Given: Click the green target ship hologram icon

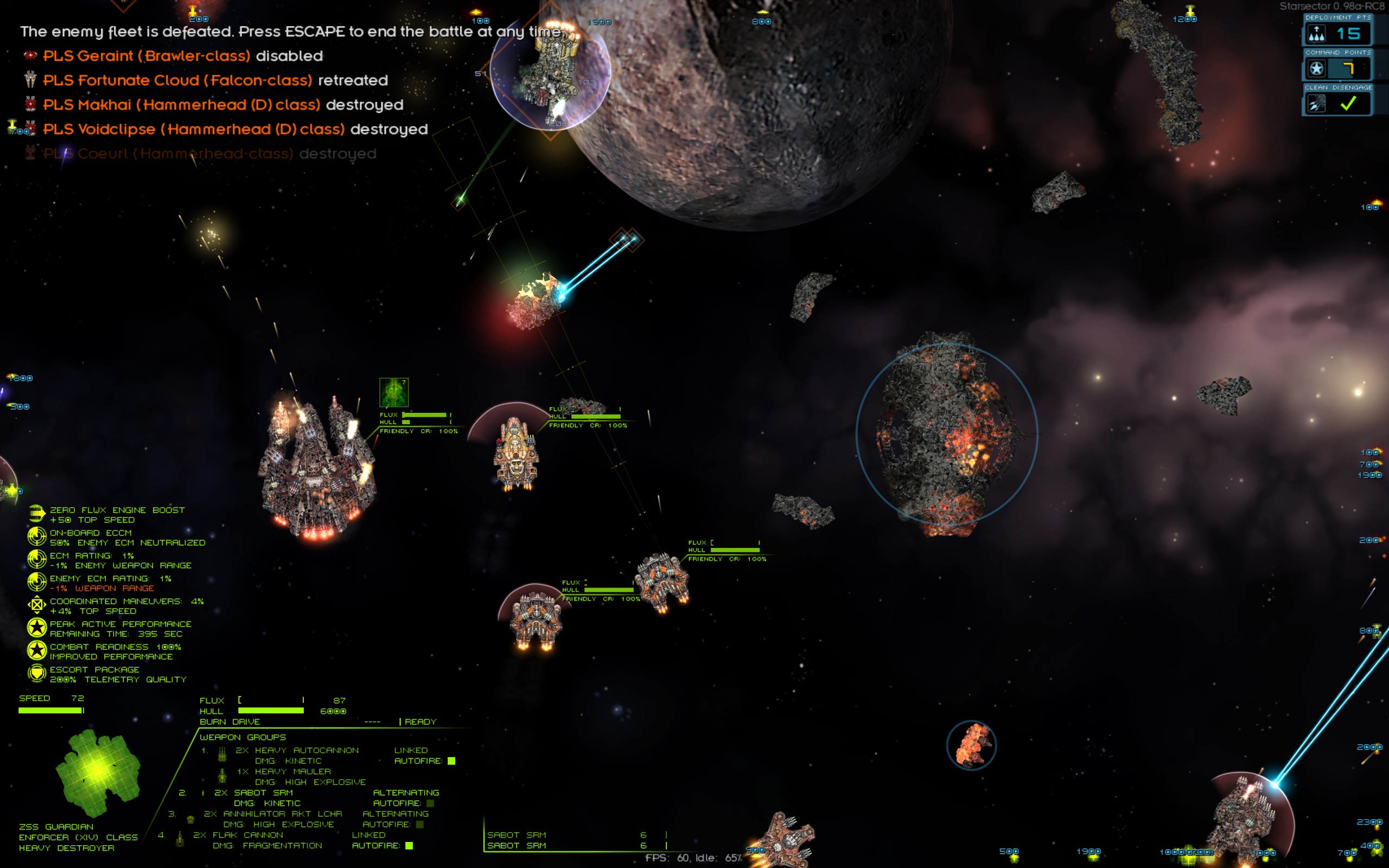Looking at the screenshot, I should point(394,393).
